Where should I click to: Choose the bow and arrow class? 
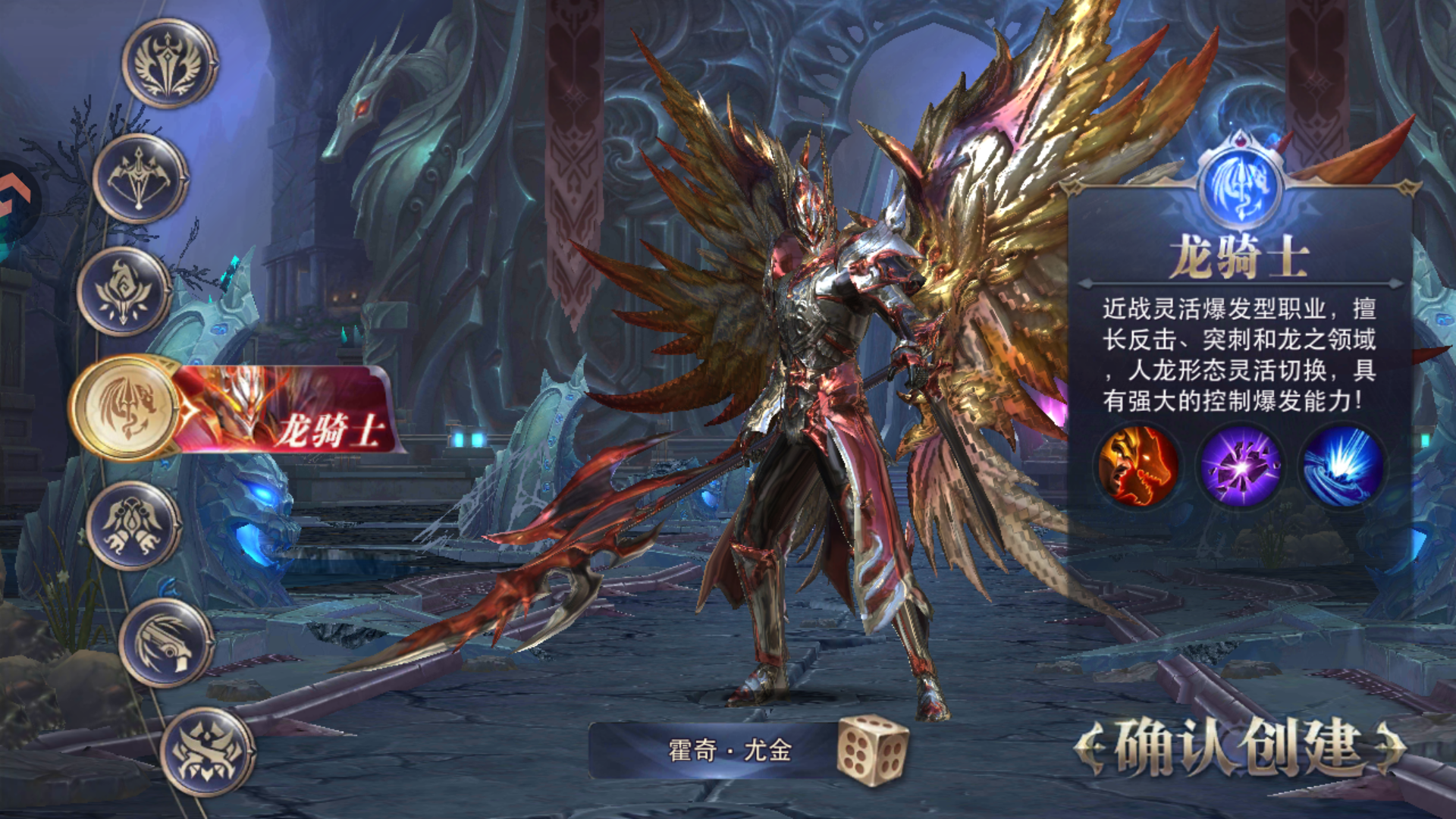[140, 178]
